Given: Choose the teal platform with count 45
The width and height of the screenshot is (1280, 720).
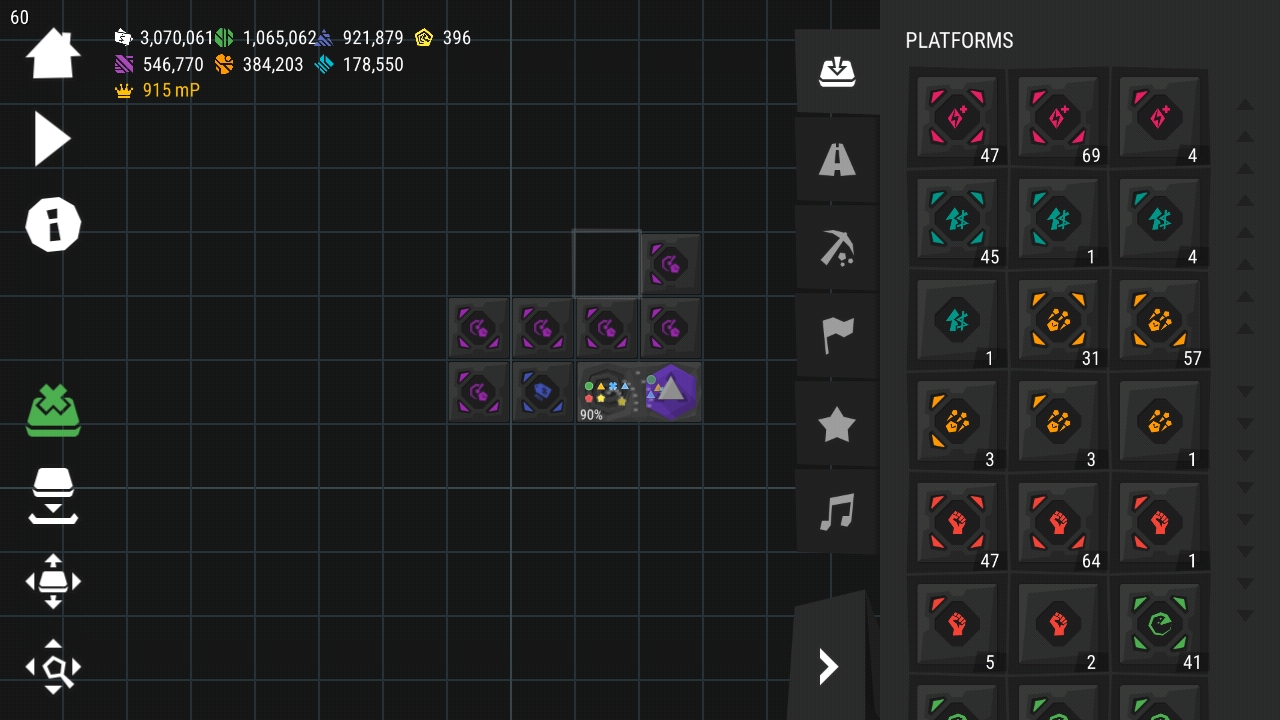Looking at the screenshot, I should [x=957, y=219].
